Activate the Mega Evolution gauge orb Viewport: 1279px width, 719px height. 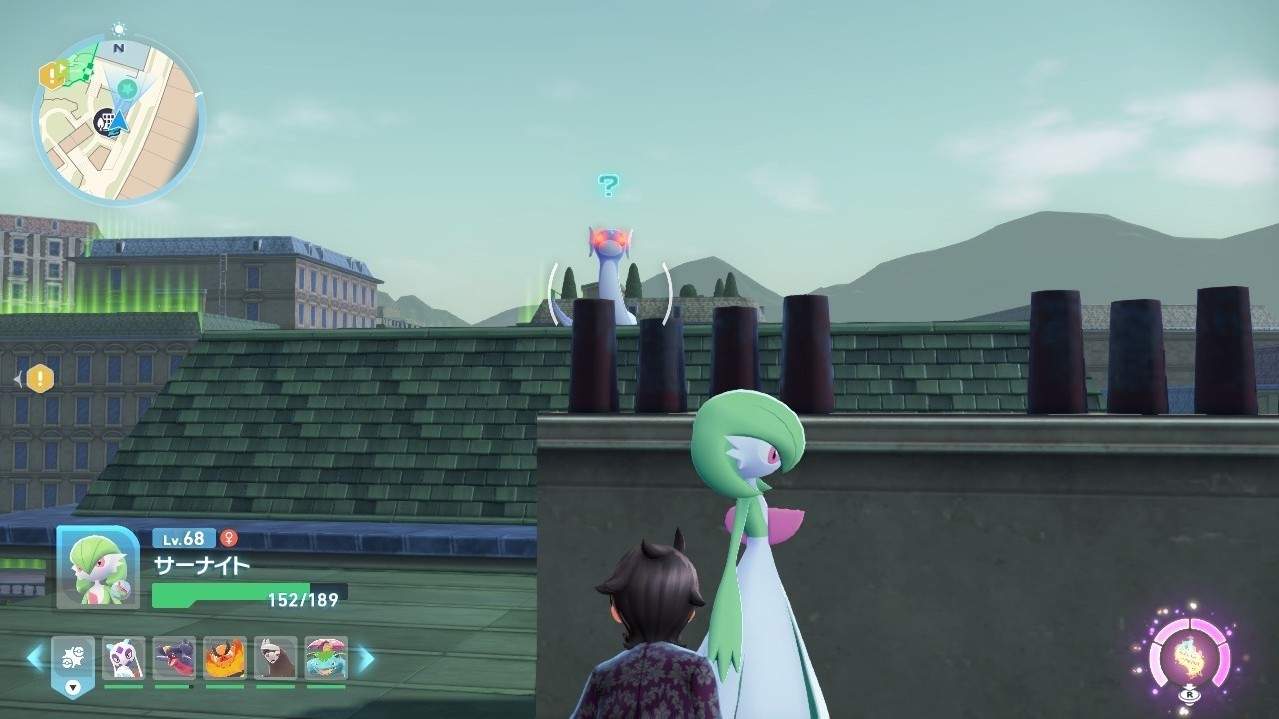1188,657
